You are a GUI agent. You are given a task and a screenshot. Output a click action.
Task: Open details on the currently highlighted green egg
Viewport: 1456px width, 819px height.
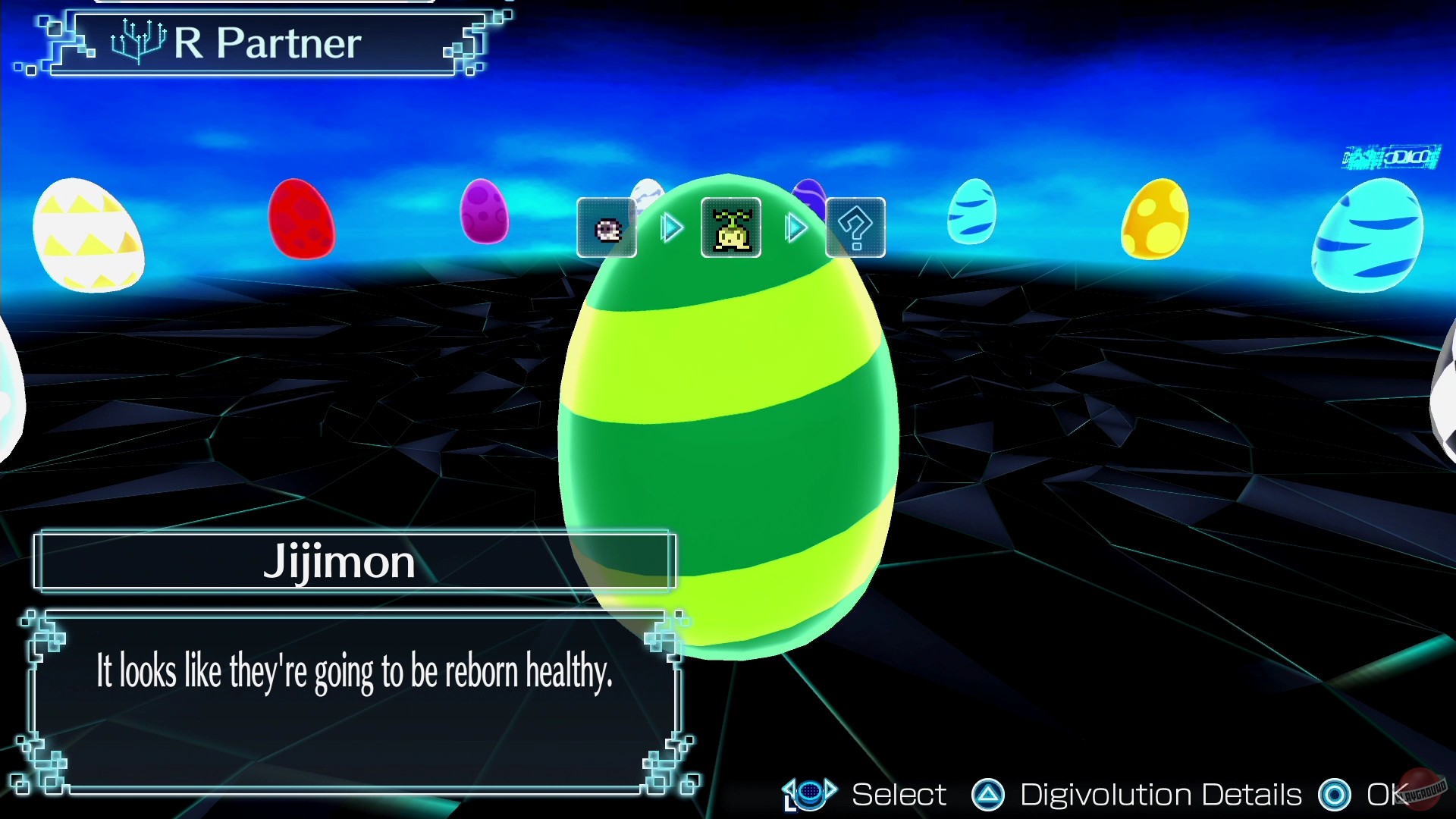click(728, 425)
